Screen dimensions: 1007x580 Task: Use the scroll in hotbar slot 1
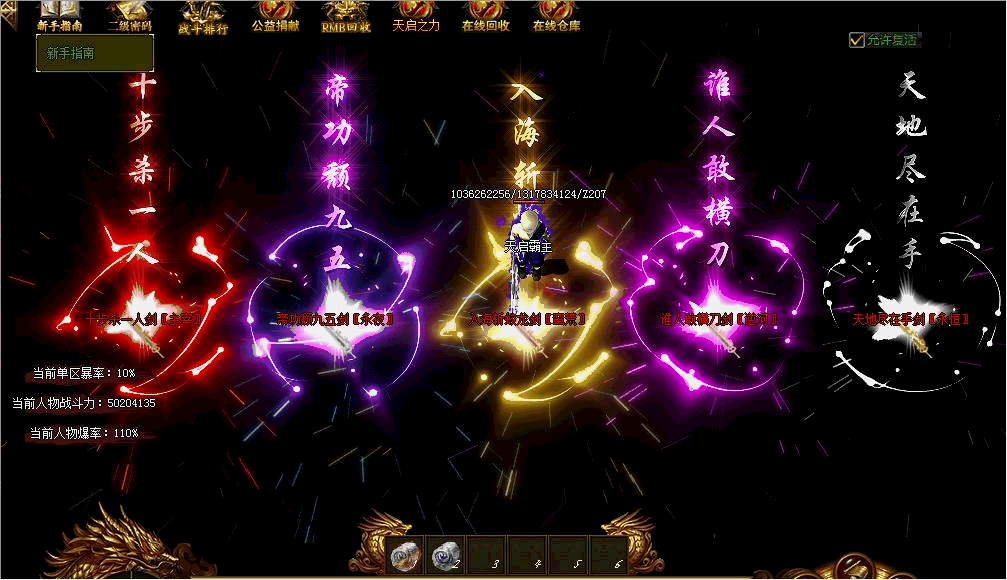405,556
